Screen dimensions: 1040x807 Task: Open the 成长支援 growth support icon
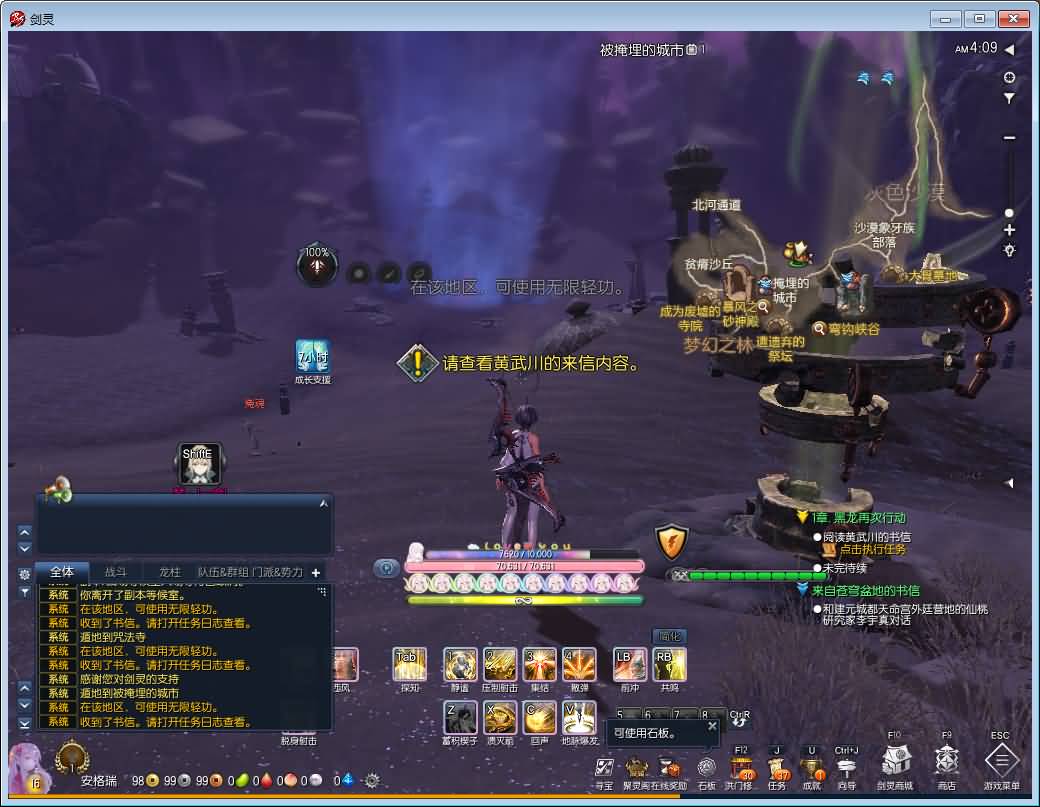click(312, 357)
